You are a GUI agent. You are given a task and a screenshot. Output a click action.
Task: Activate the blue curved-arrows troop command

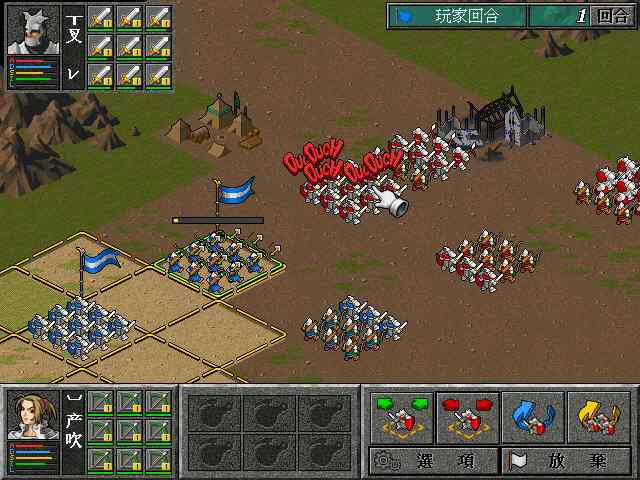(532, 417)
